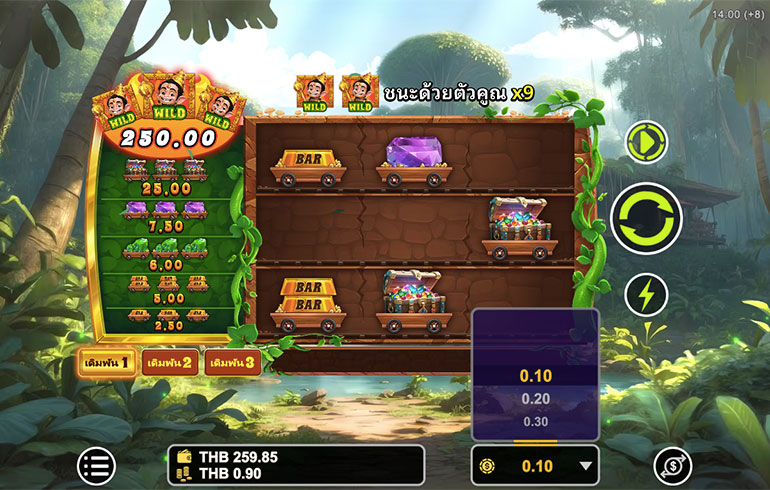Screen dimensions: 770x490
Task: Choose the 0.20 bet amount from the list
Action: pos(535,398)
